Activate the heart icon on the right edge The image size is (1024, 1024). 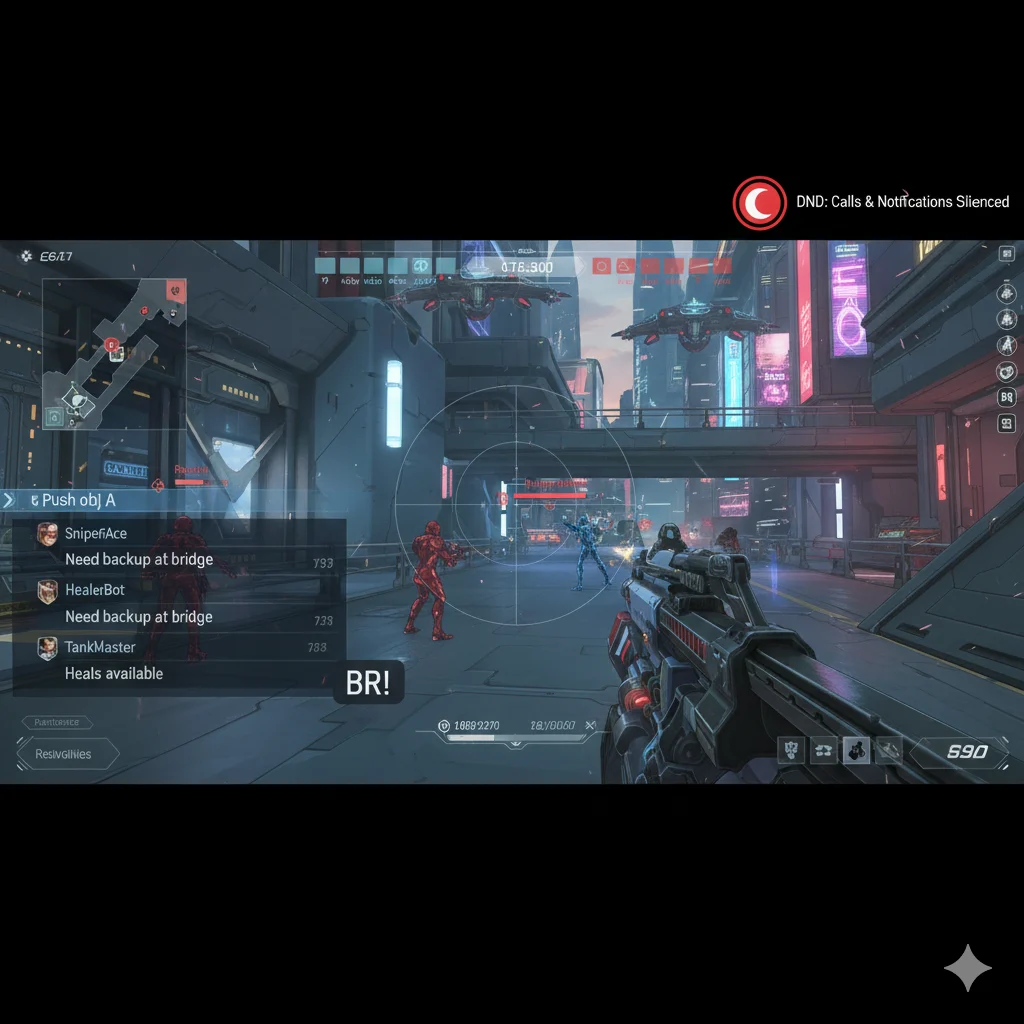[x=1006, y=371]
